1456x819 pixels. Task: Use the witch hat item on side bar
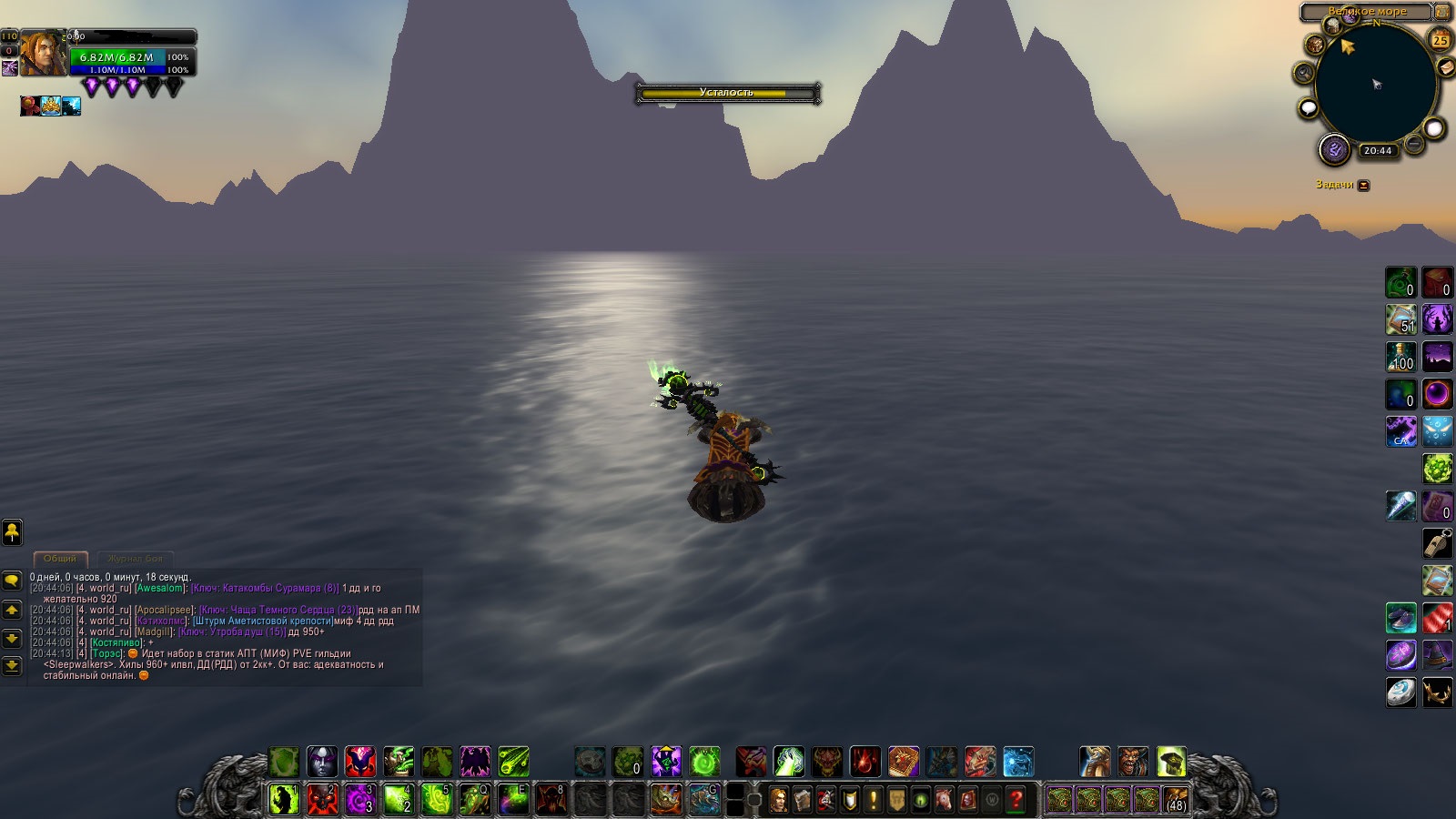pyautogui.click(x=1437, y=654)
